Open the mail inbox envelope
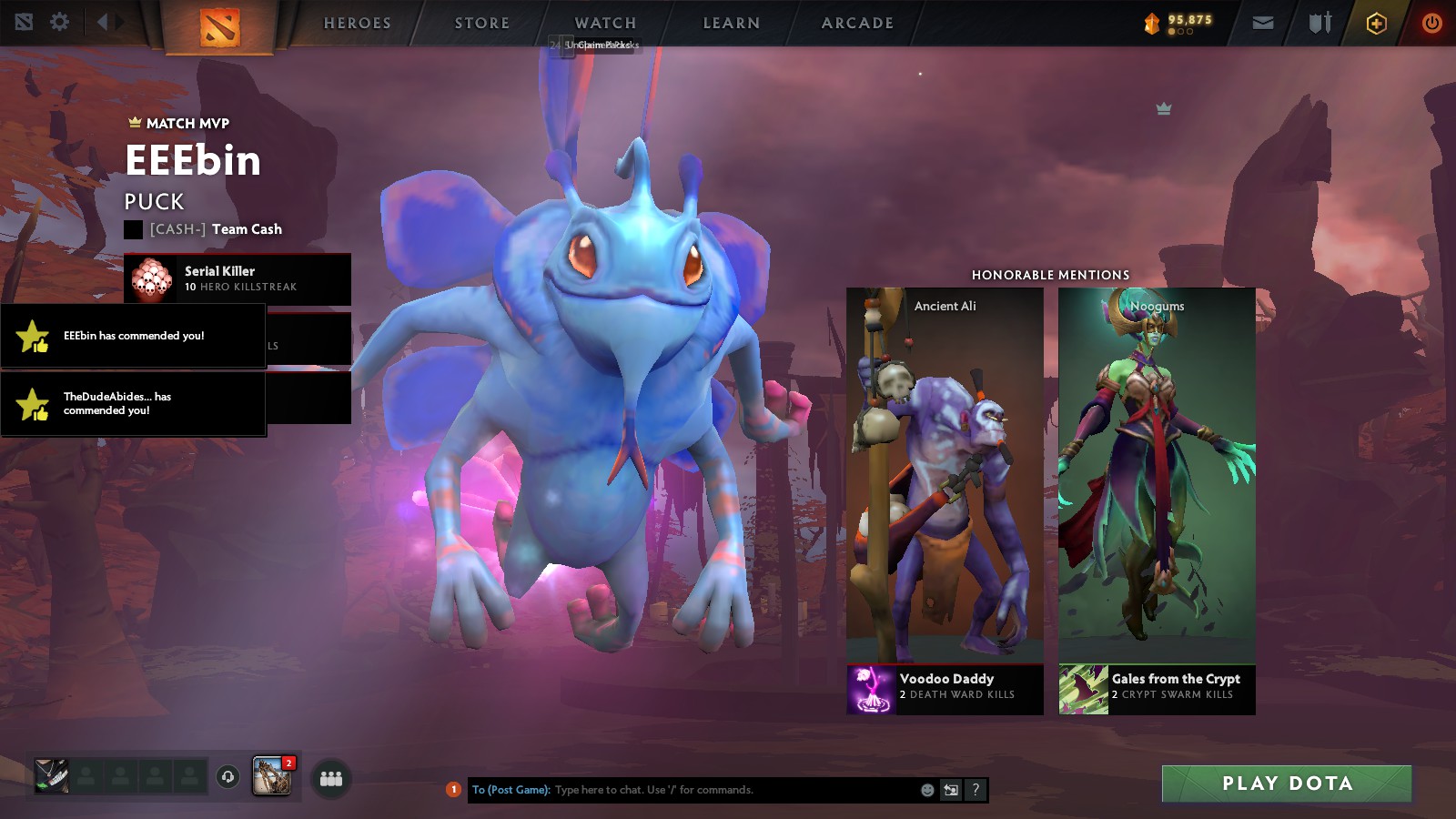This screenshot has width=1456, height=819. click(x=1263, y=24)
